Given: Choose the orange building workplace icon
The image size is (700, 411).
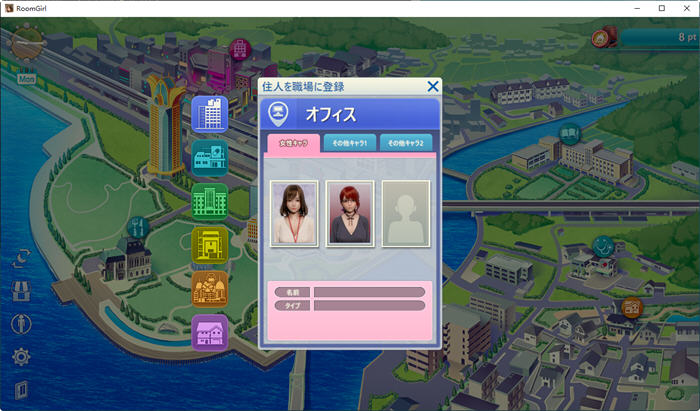Looking at the screenshot, I should pos(210,288).
